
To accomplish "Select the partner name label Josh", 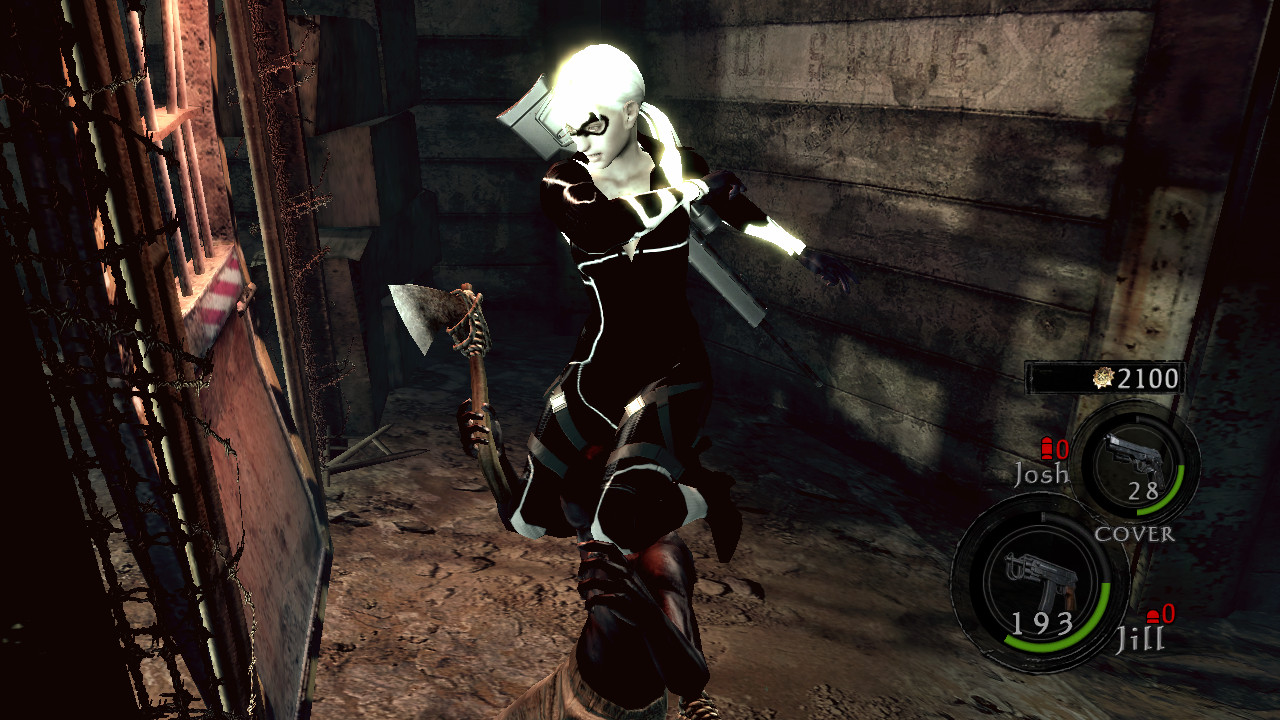I will pyautogui.click(x=1042, y=476).
